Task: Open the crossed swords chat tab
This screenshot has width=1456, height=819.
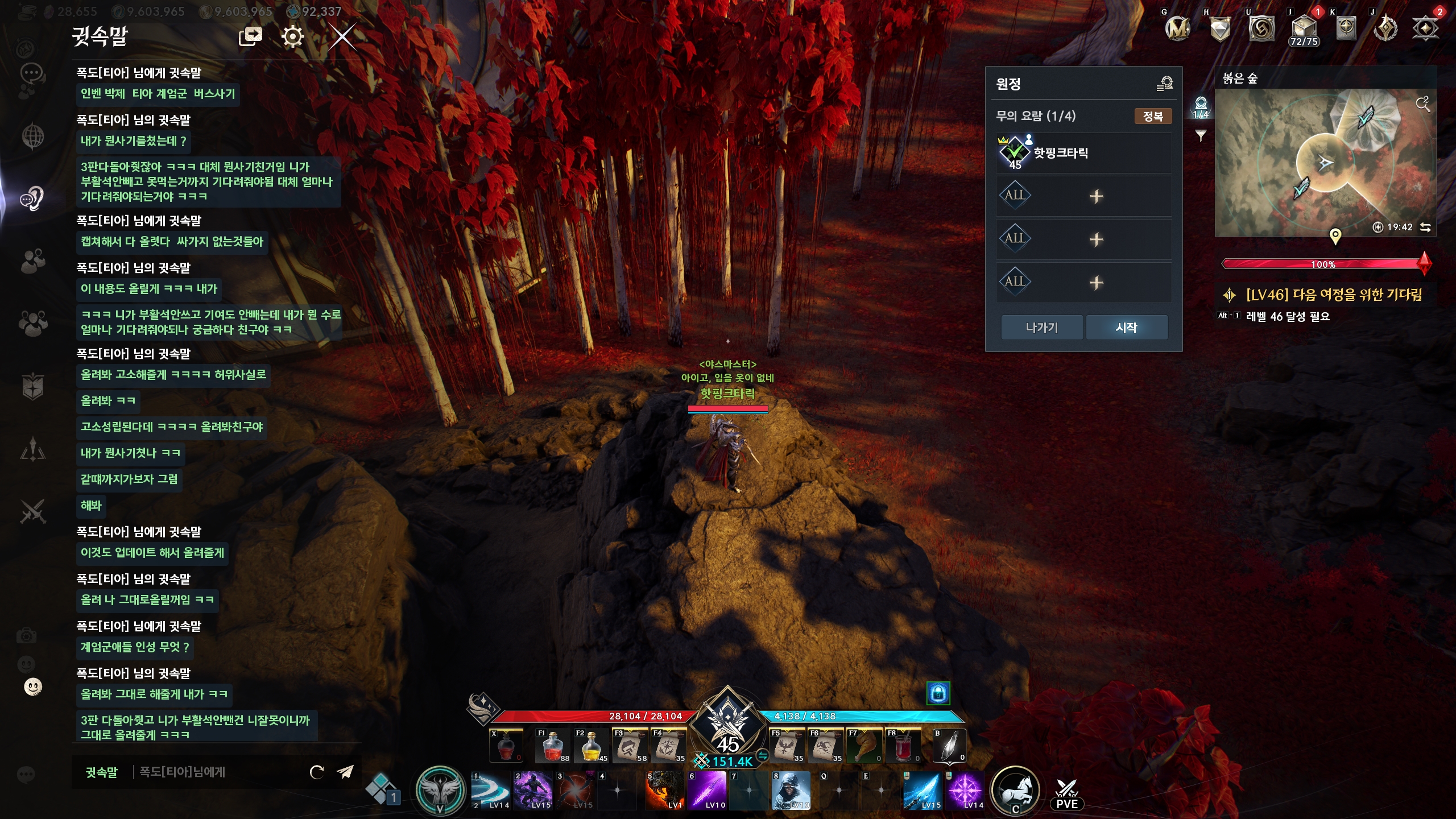Action: 32,511
